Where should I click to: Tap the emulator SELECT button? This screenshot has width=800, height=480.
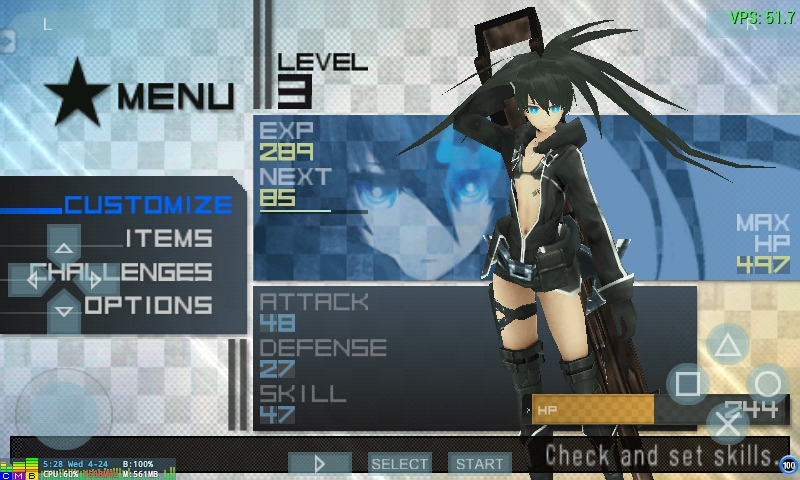399,463
